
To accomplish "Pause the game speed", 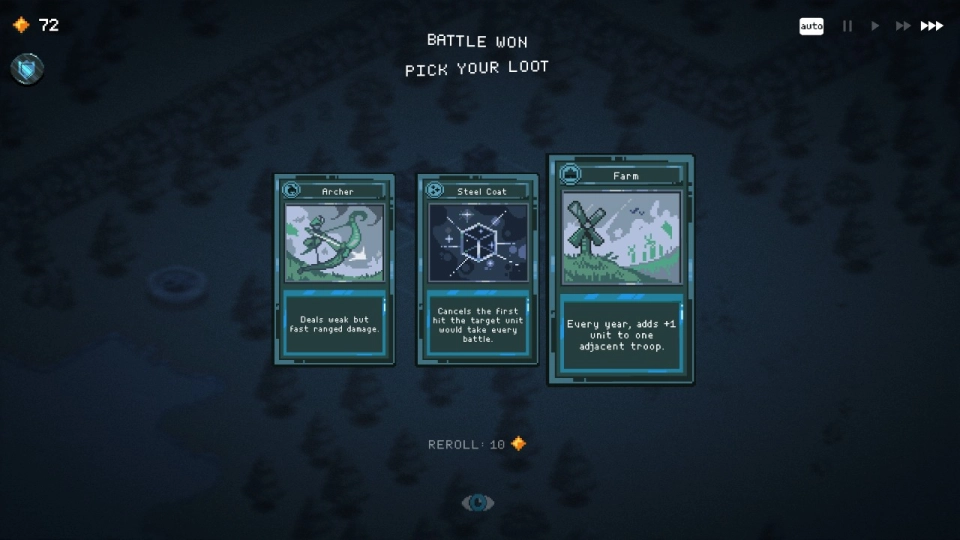I will click(847, 26).
